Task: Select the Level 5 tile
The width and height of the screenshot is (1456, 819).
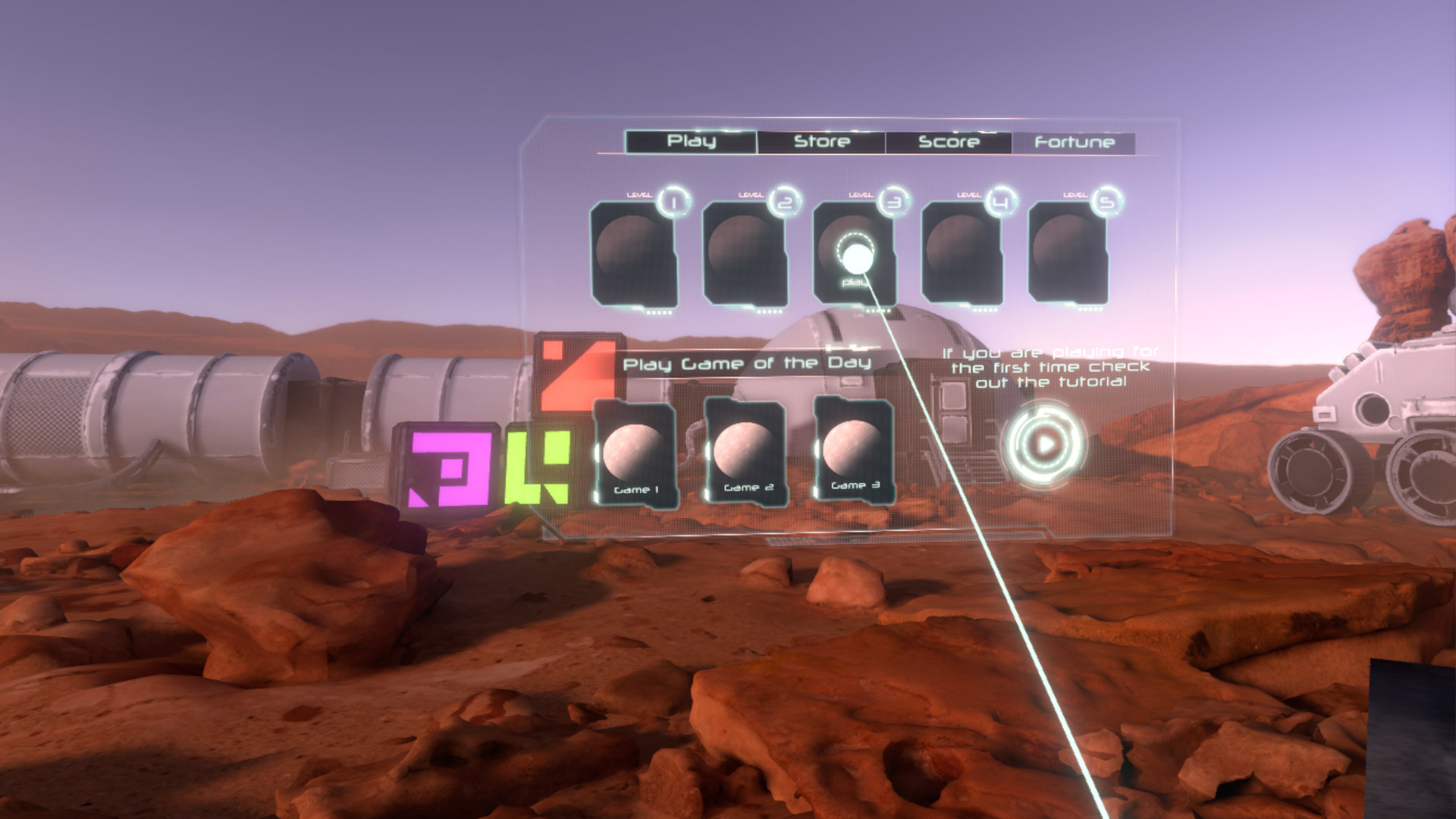Action: 1068,252
